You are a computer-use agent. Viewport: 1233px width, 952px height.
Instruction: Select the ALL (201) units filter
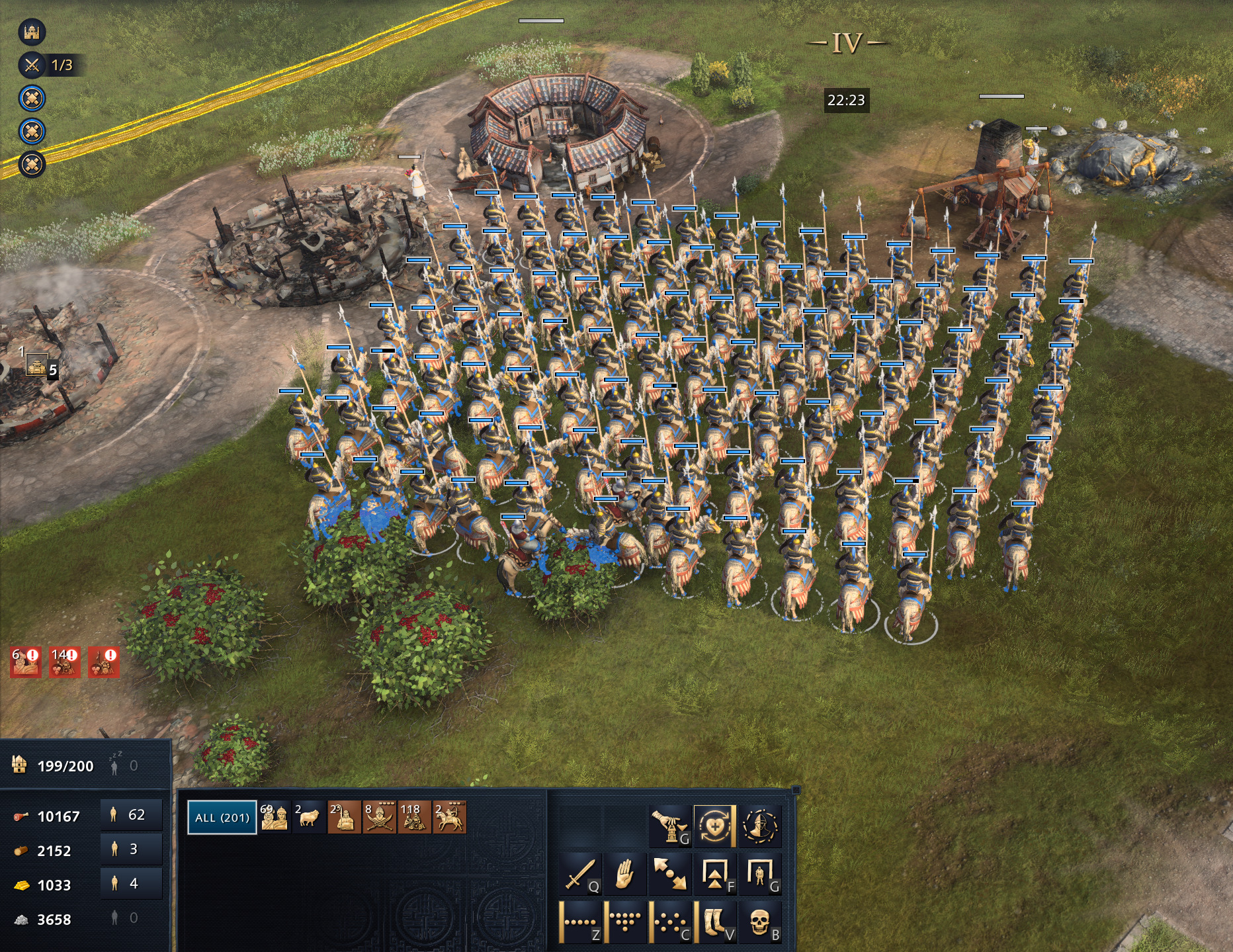(222, 817)
